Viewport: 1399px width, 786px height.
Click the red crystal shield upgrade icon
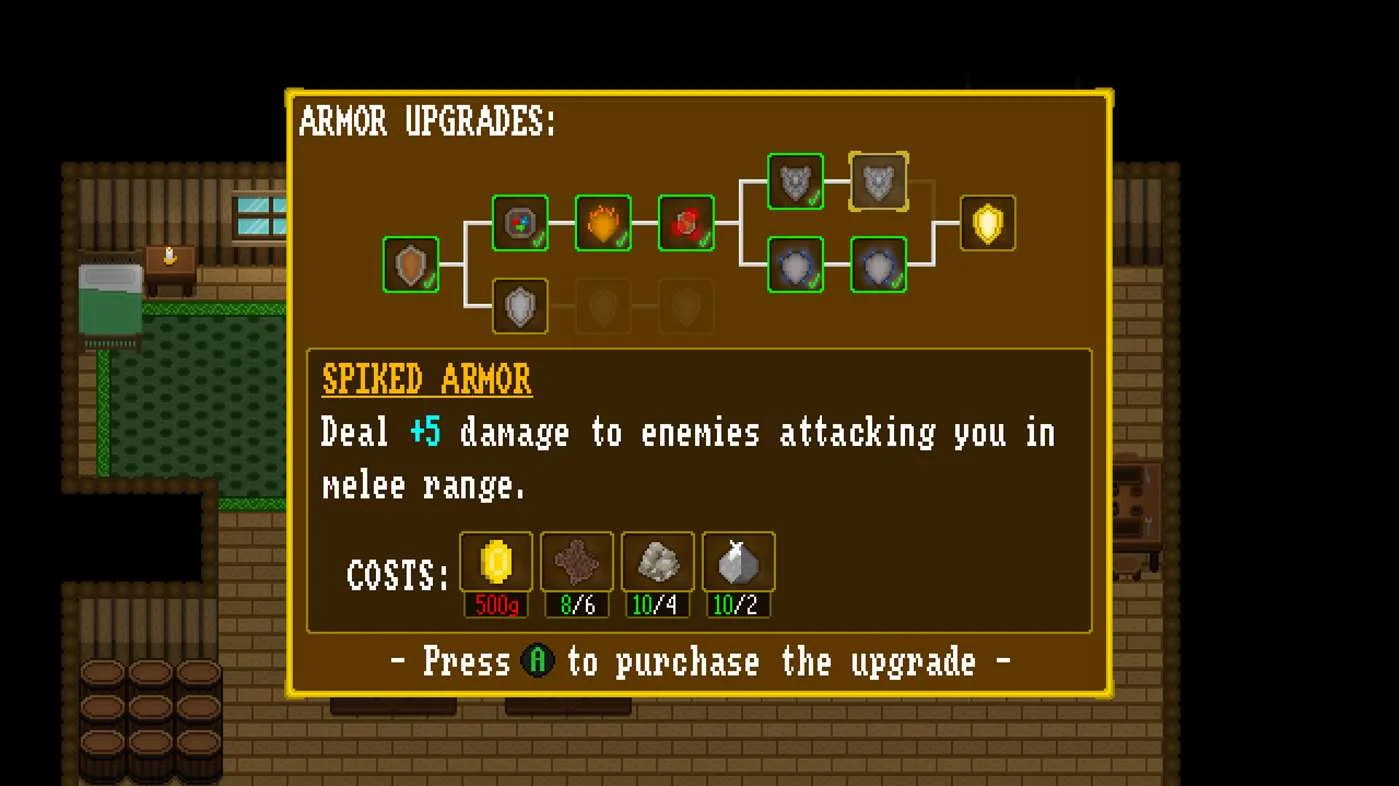coord(687,223)
